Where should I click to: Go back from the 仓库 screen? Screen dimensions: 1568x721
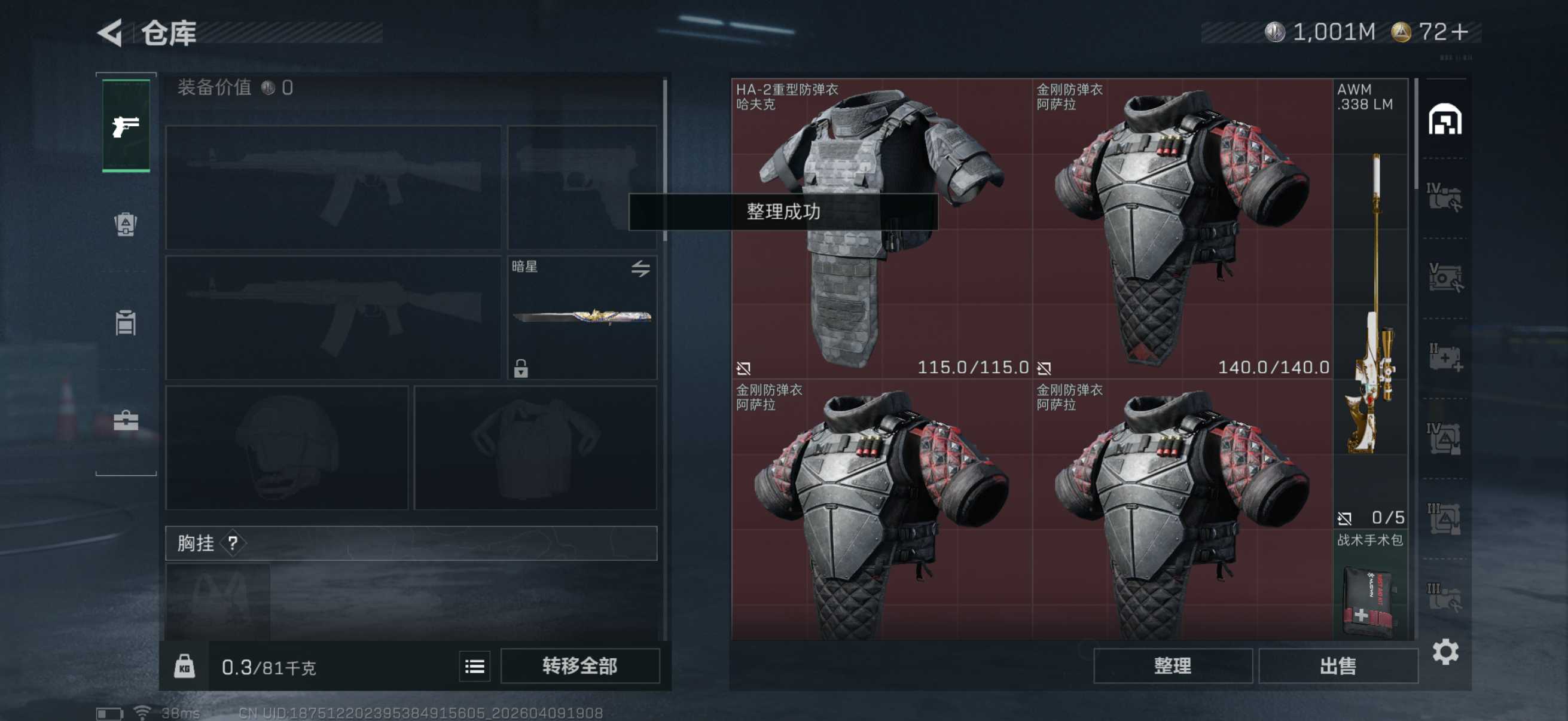(111, 33)
